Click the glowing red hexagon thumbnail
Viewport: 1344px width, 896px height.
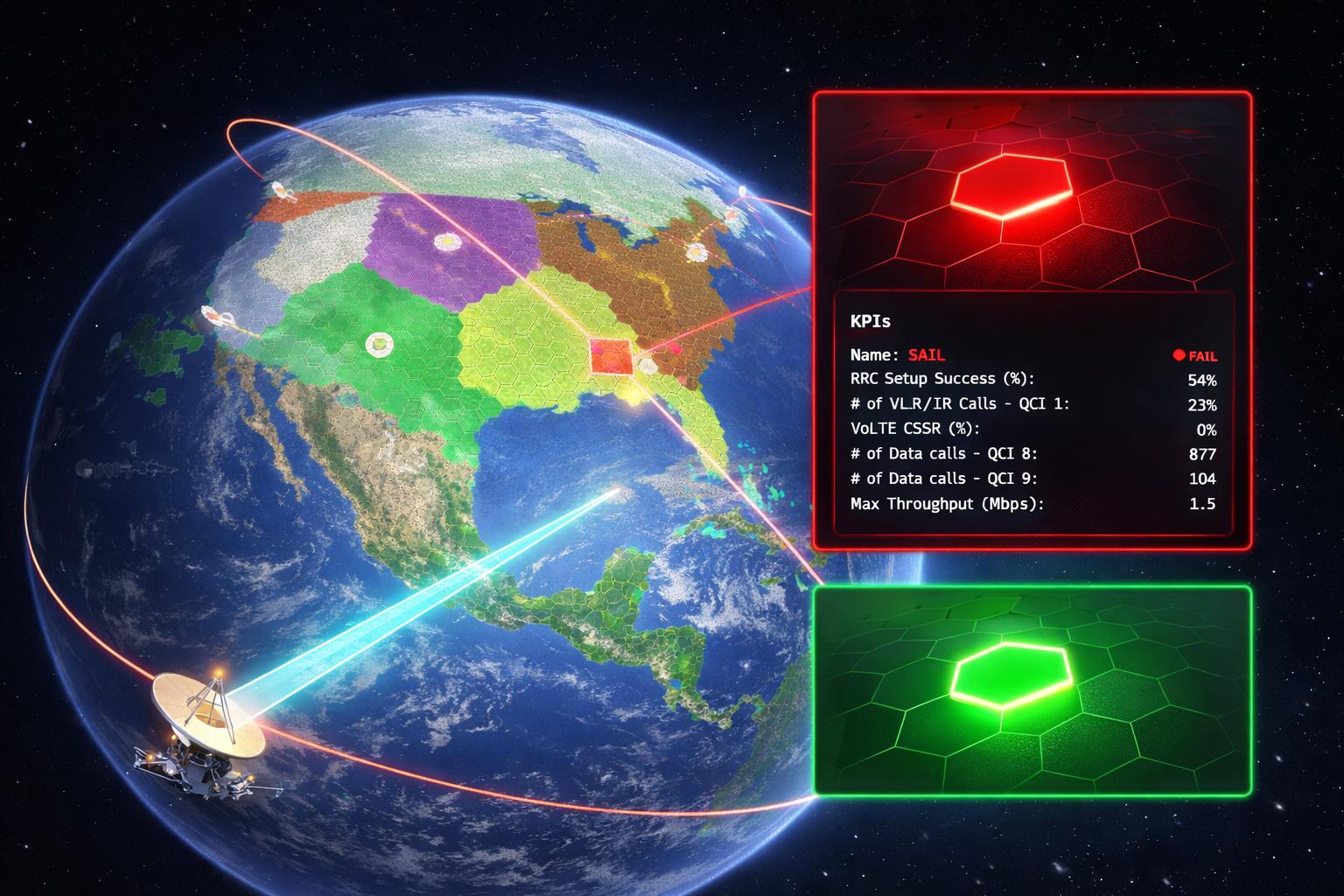(x=1012, y=185)
